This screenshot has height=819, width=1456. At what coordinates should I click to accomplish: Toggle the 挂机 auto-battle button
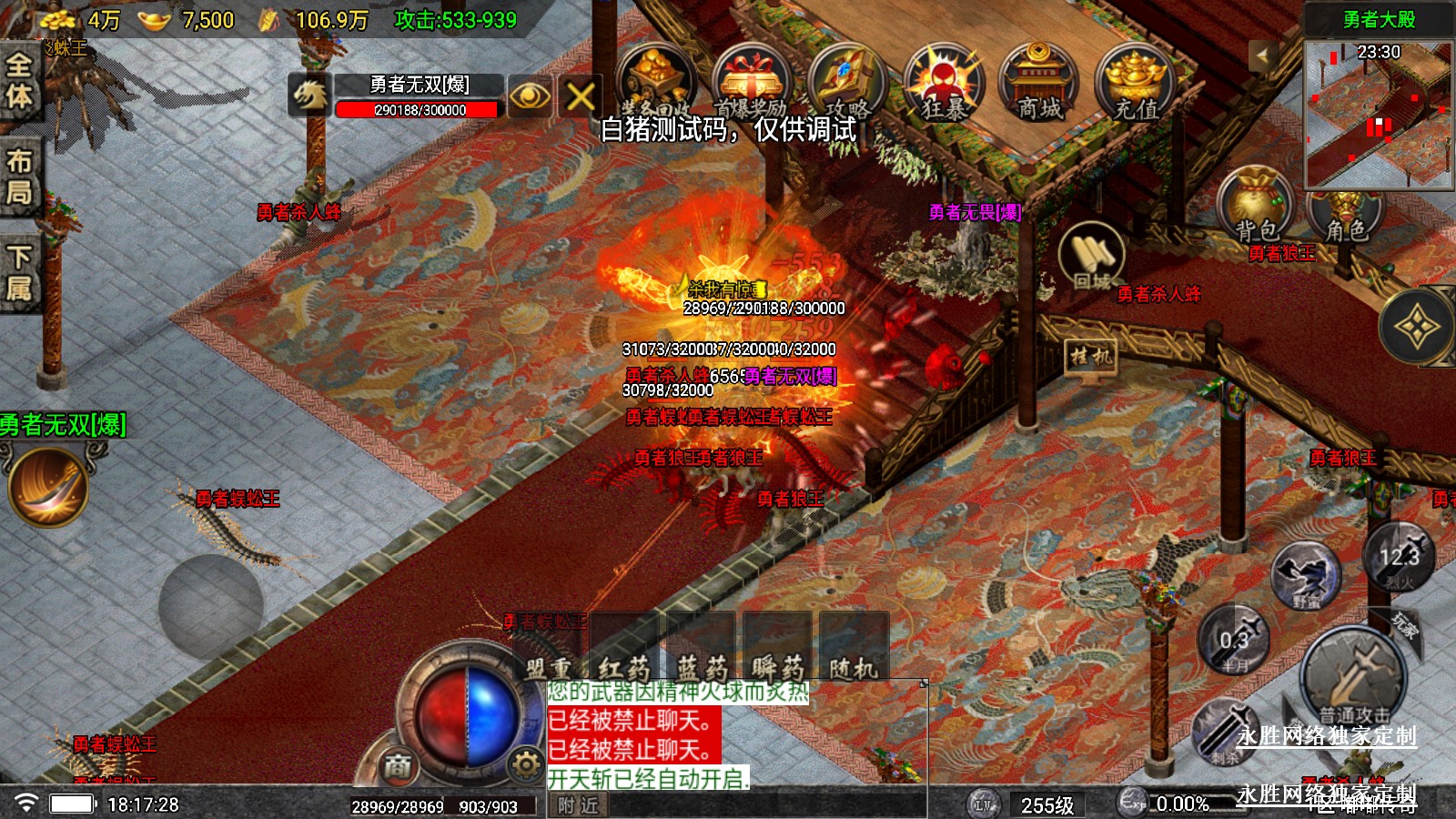(x=1091, y=357)
